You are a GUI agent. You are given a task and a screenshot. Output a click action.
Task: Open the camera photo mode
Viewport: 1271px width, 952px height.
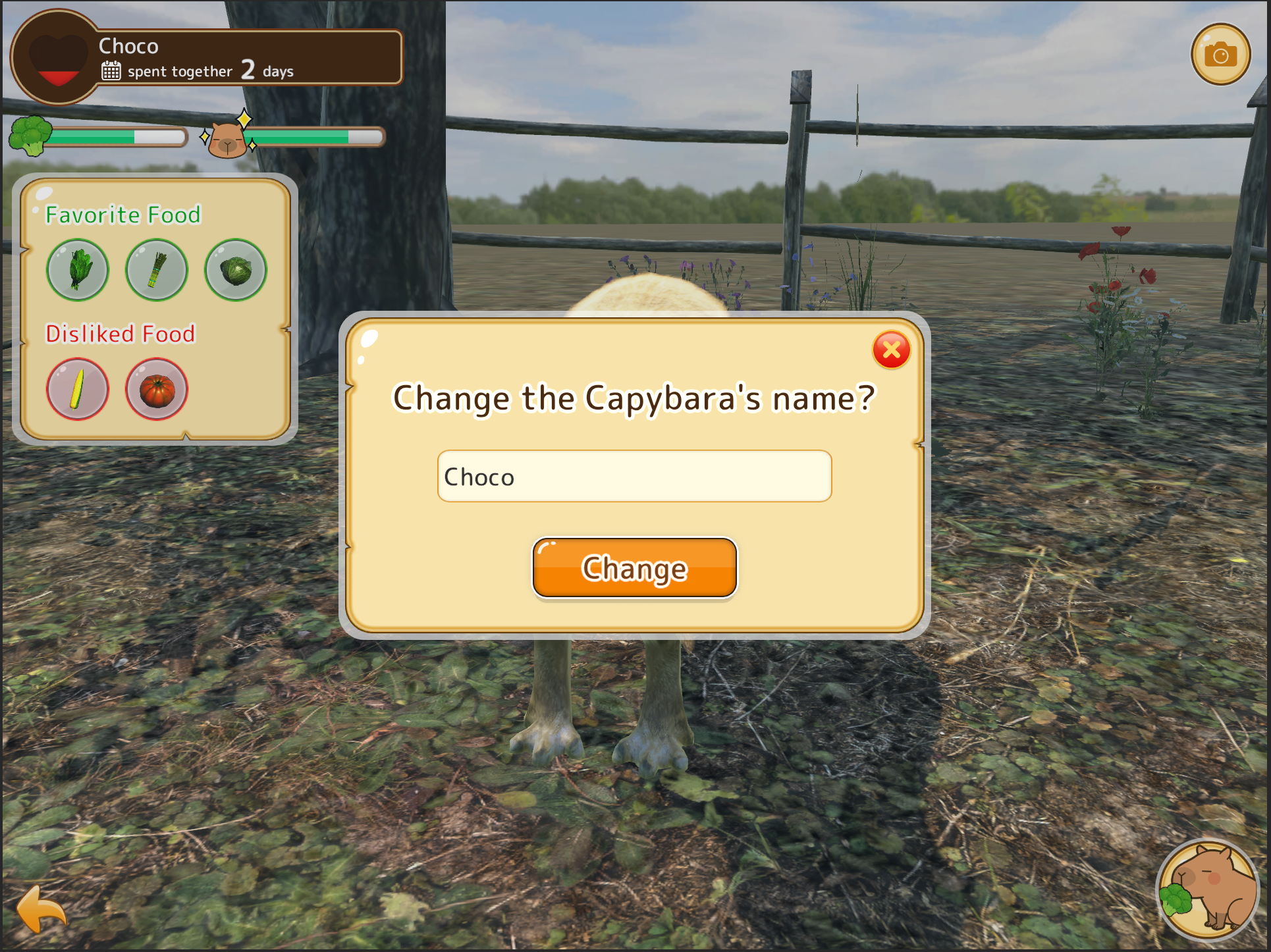coord(1220,55)
